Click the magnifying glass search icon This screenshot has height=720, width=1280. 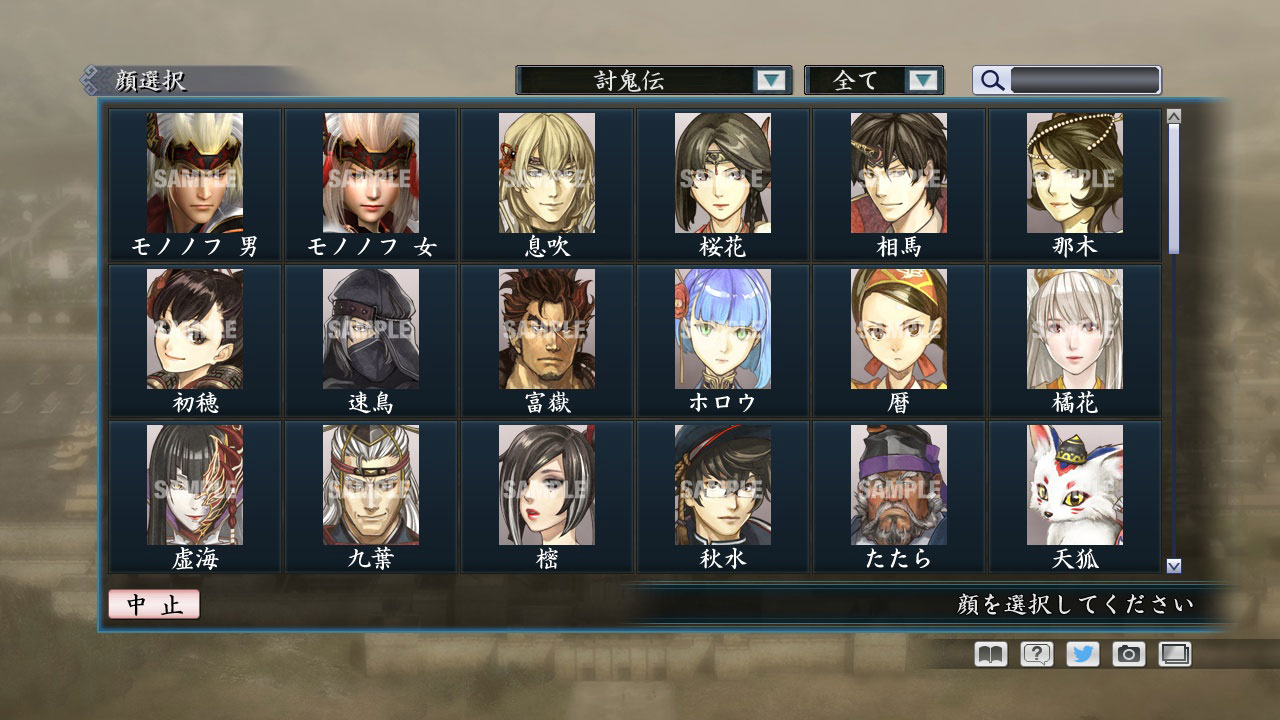[991, 81]
